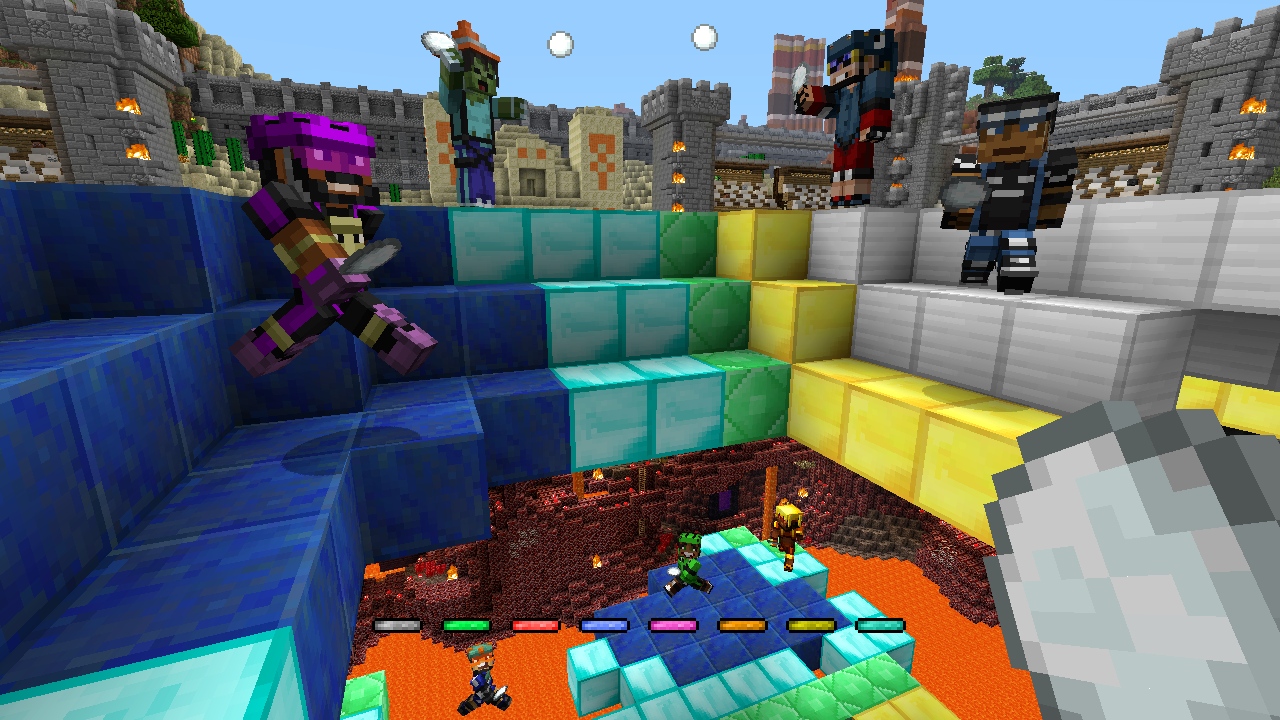Viewport: 1280px width, 720px height.
Task: Click the green player indicator bar
Action: 467,627
